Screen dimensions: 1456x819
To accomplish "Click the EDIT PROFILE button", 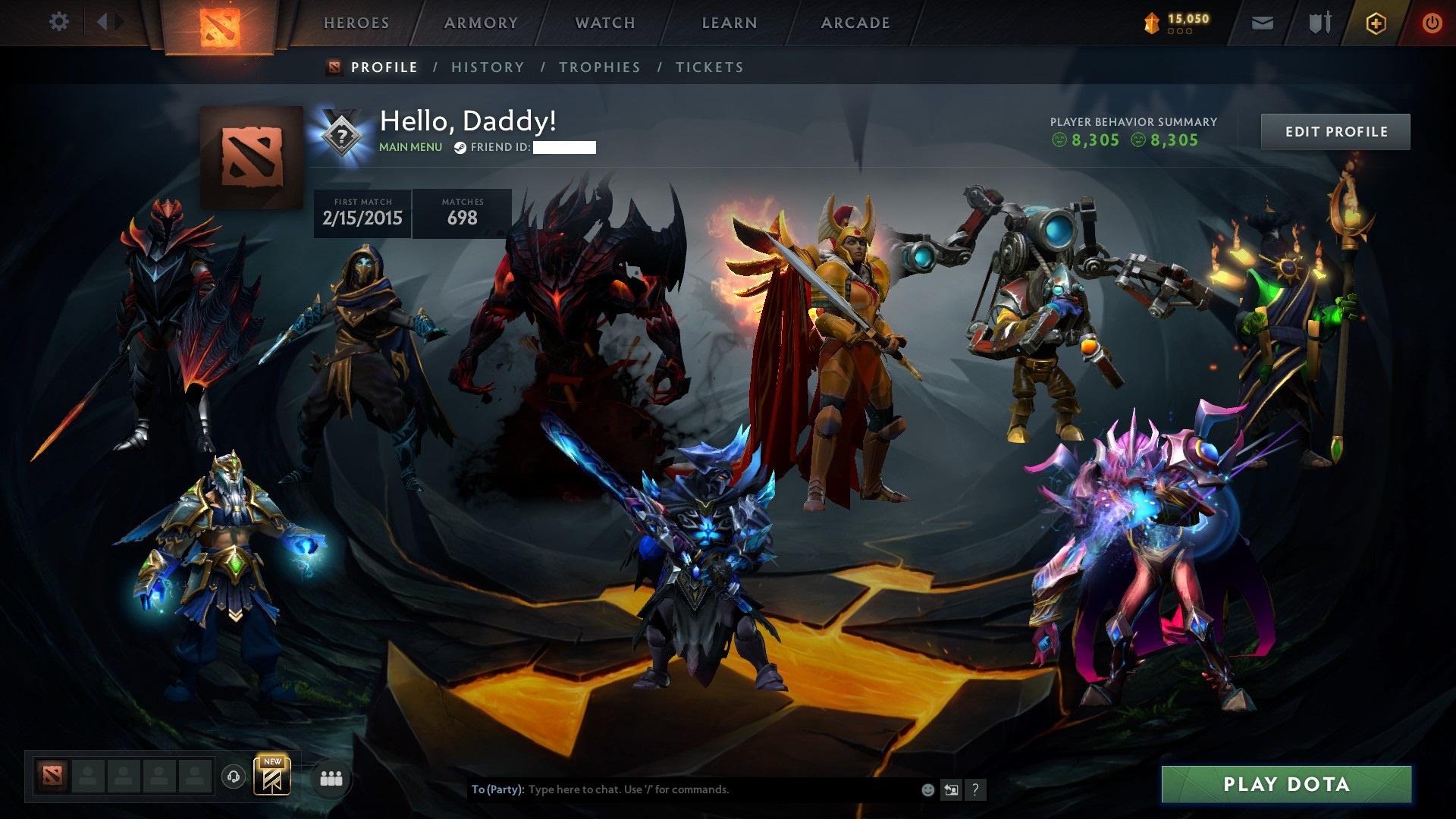I will (x=1335, y=131).
